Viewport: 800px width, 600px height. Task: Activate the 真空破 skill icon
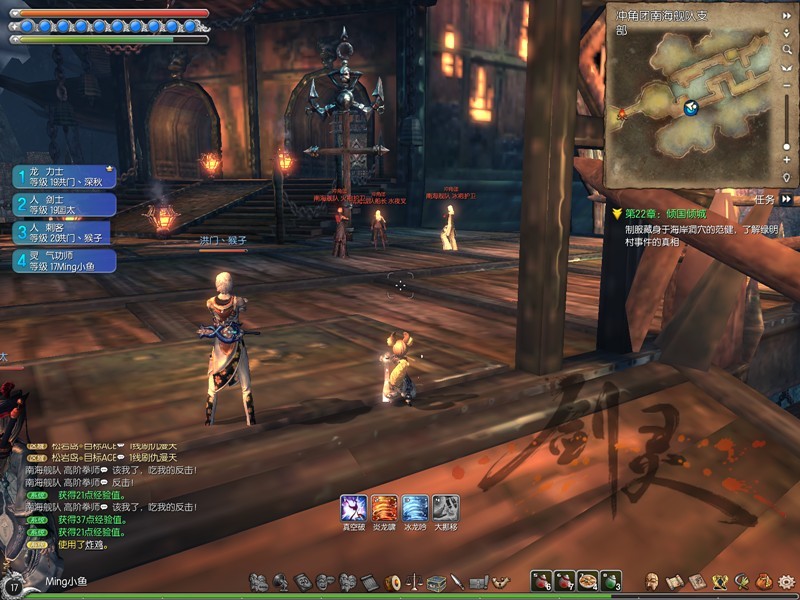(x=353, y=508)
